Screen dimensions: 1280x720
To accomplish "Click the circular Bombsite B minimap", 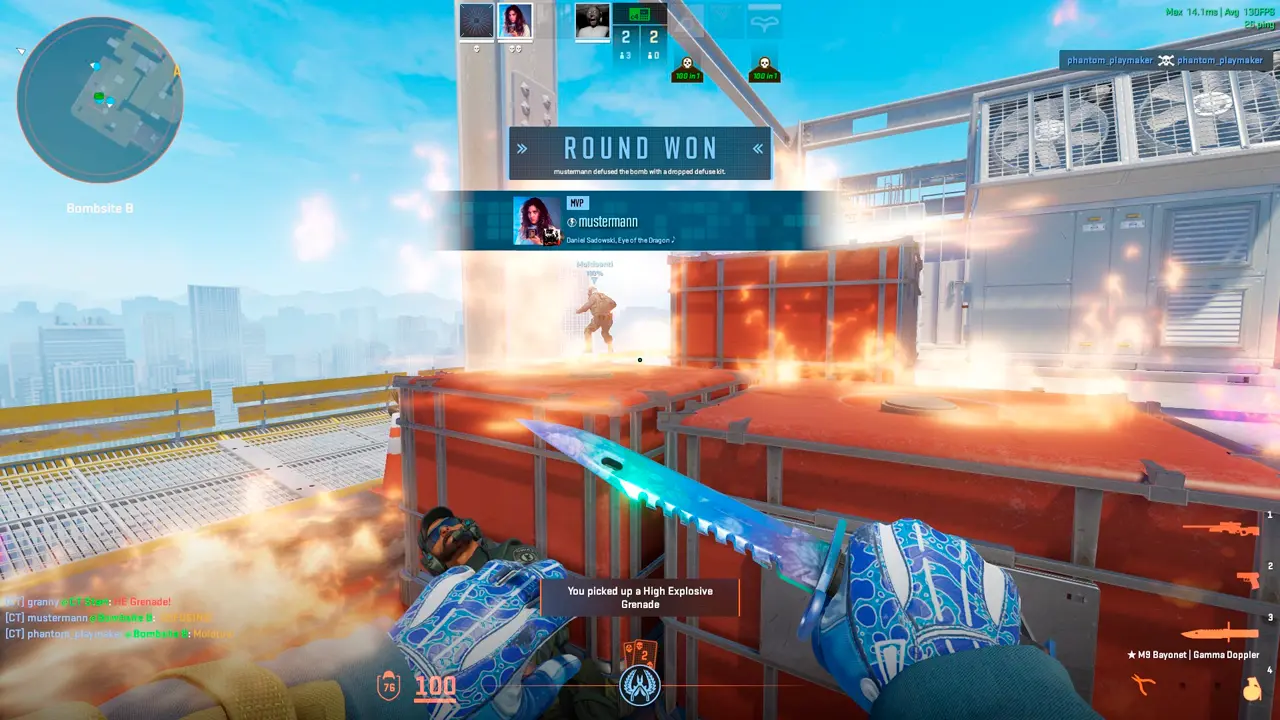I will [99, 99].
